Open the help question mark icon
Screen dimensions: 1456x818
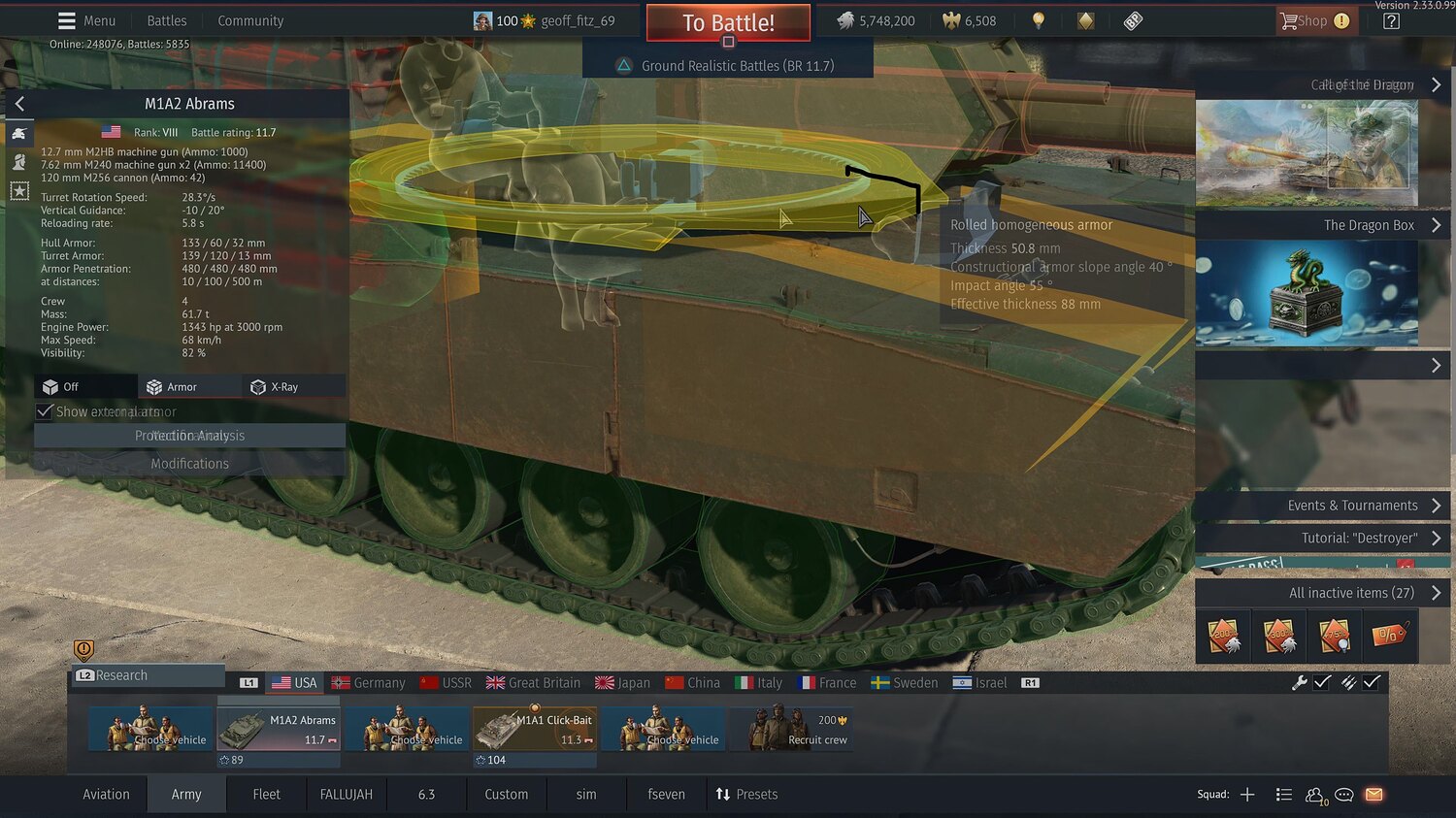click(1390, 20)
